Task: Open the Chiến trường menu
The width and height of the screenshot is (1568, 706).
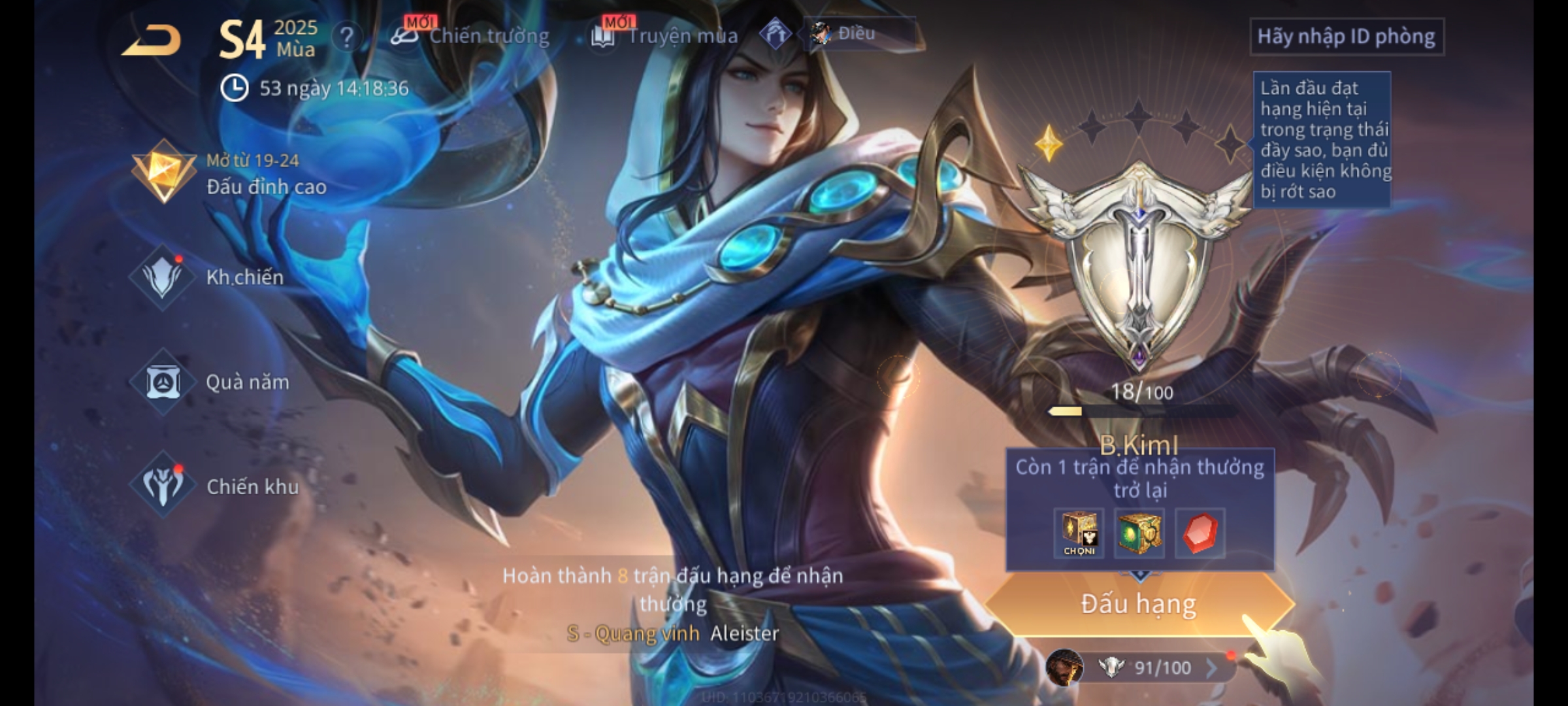Action: 472,36
